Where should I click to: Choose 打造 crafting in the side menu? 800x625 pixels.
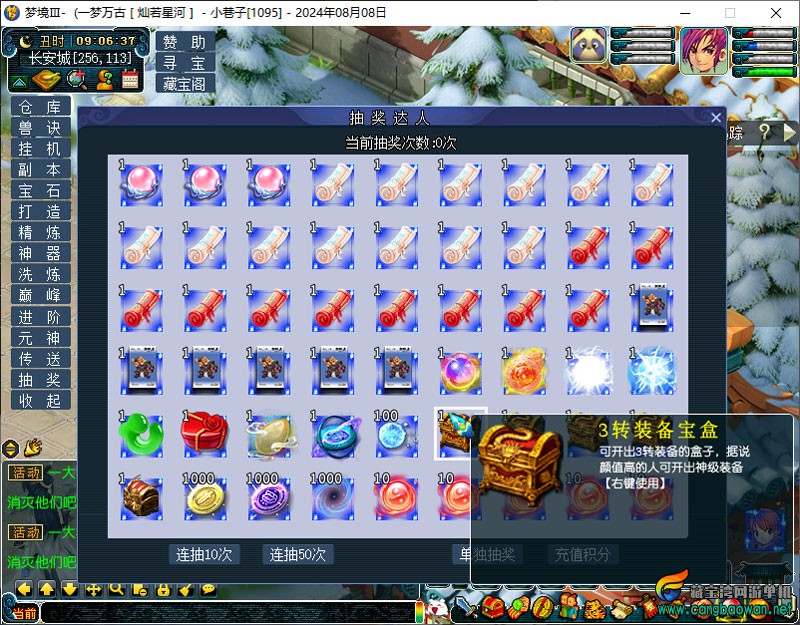pos(40,212)
